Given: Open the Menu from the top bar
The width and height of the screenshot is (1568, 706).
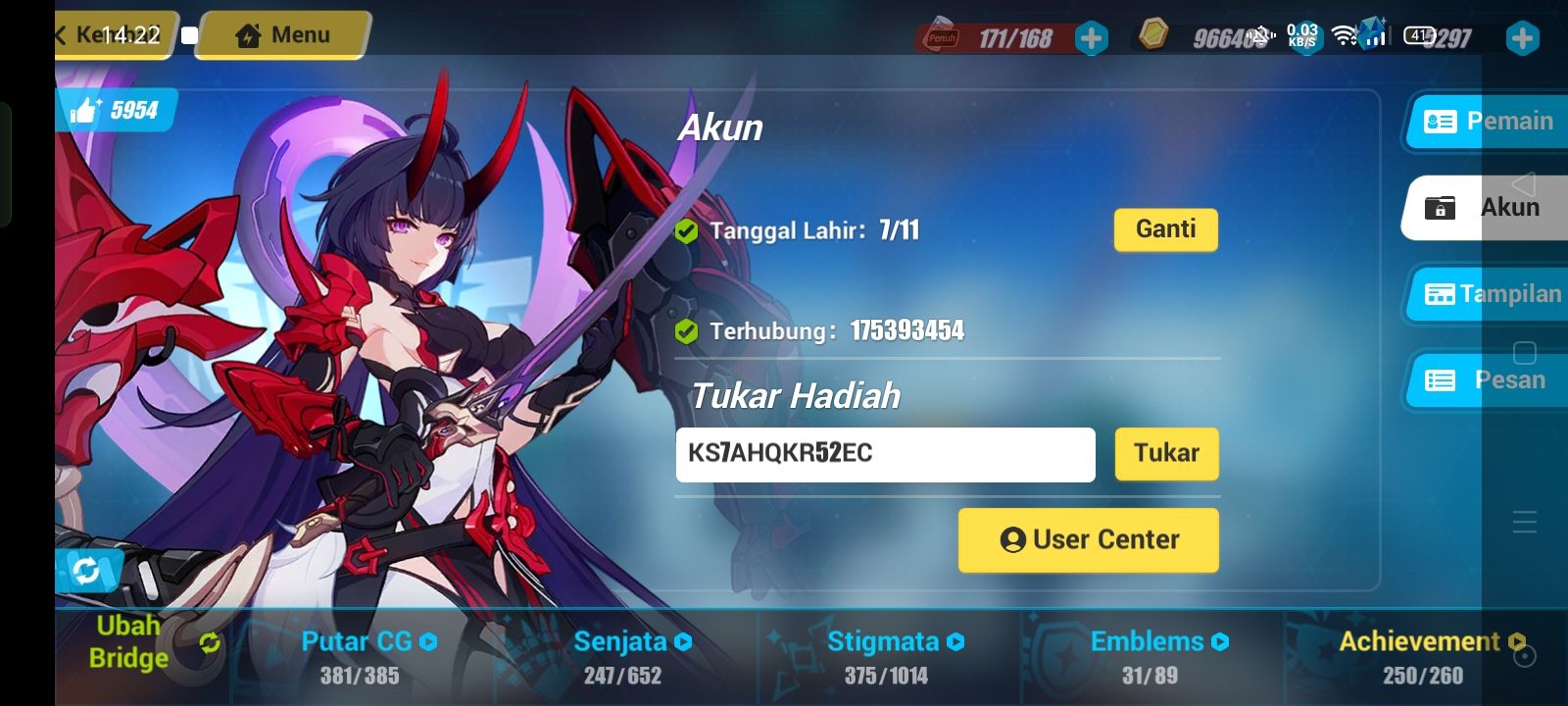Looking at the screenshot, I should click(x=281, y=35).
